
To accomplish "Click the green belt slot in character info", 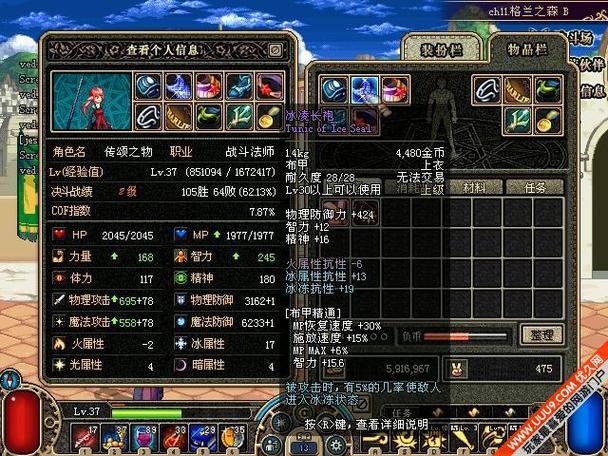I will coord(209,119).
